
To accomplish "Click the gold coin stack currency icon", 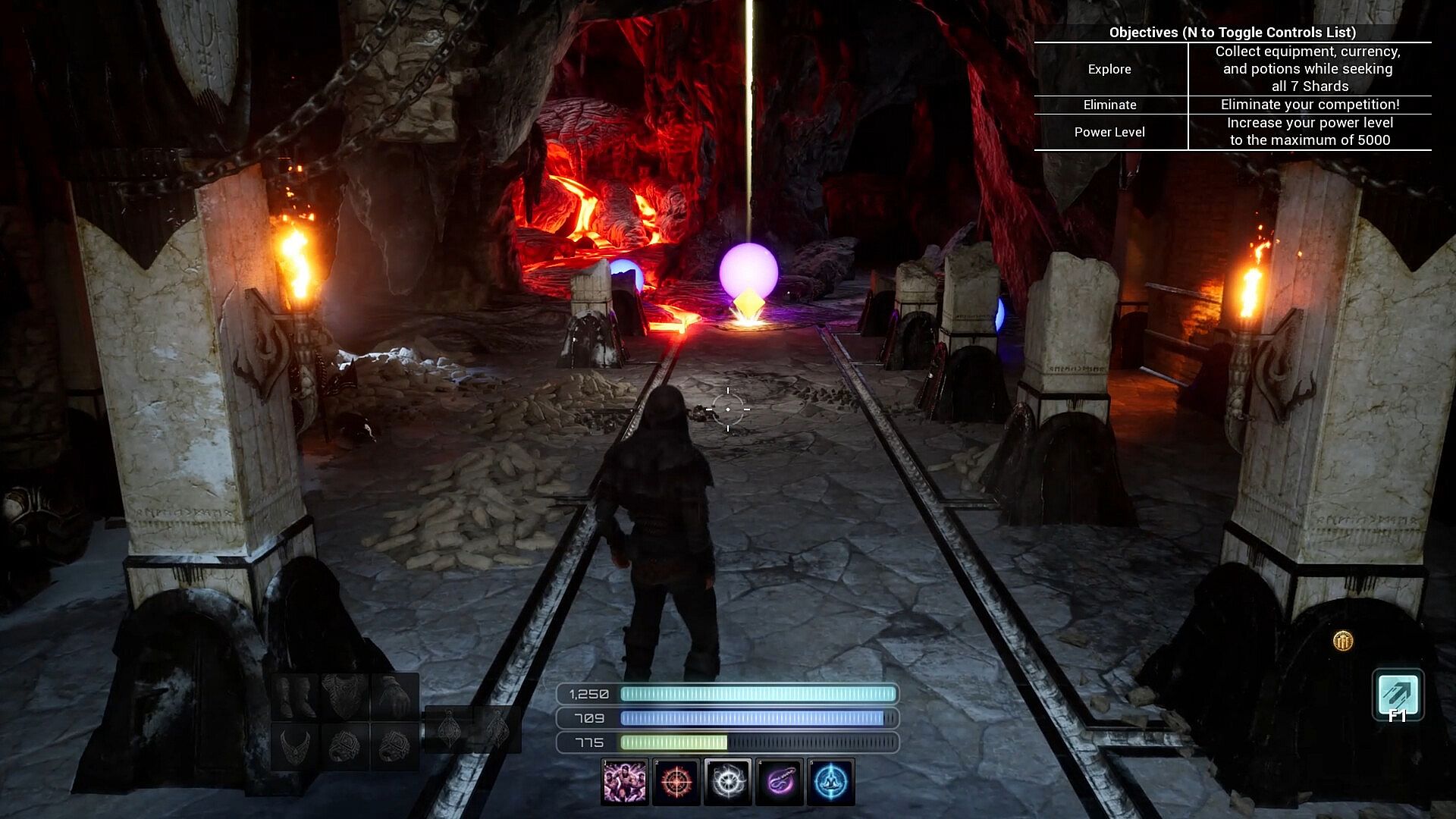I will (1343, 642).
